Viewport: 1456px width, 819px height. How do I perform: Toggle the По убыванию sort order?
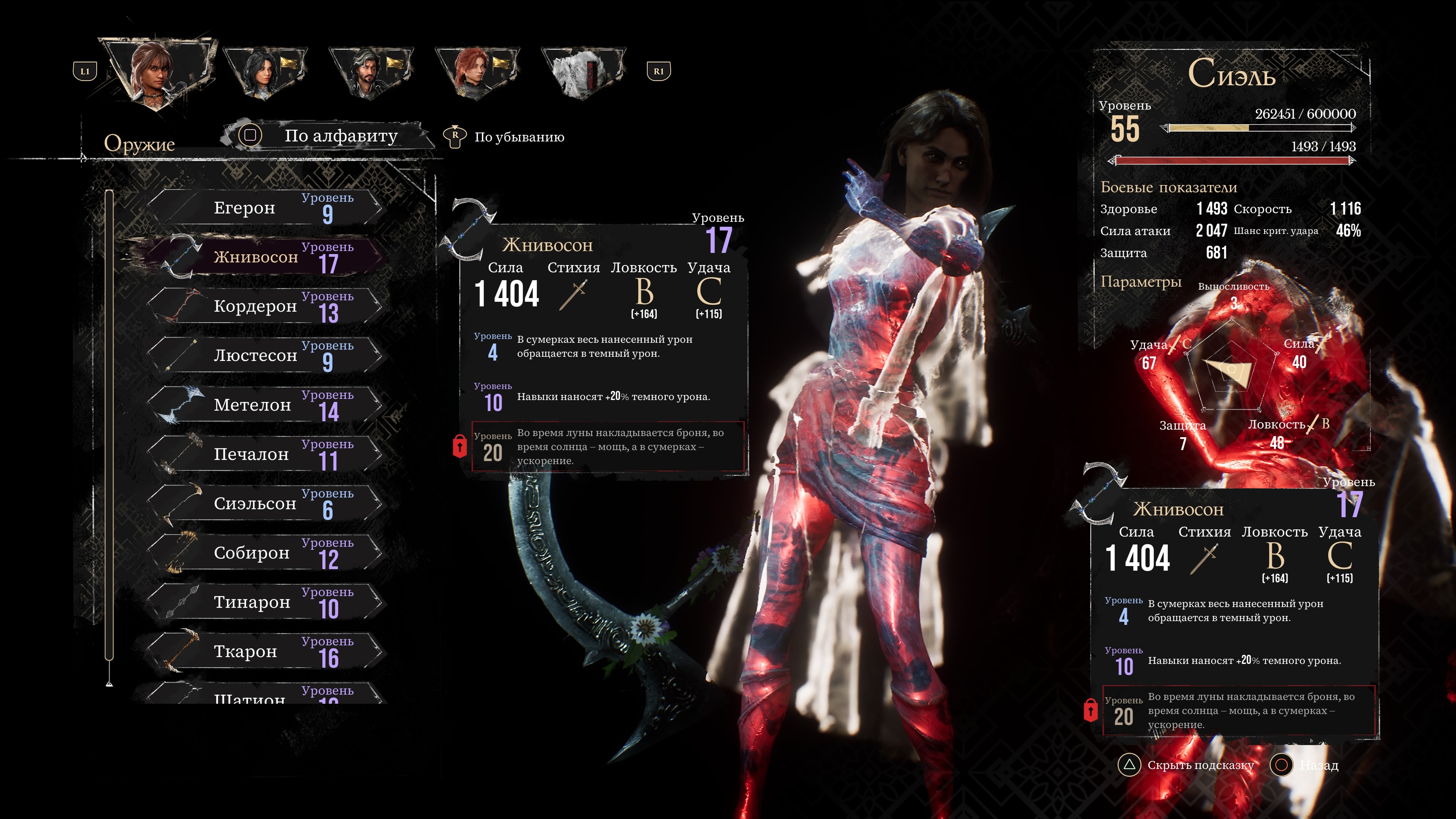click(x=509, y=137)
